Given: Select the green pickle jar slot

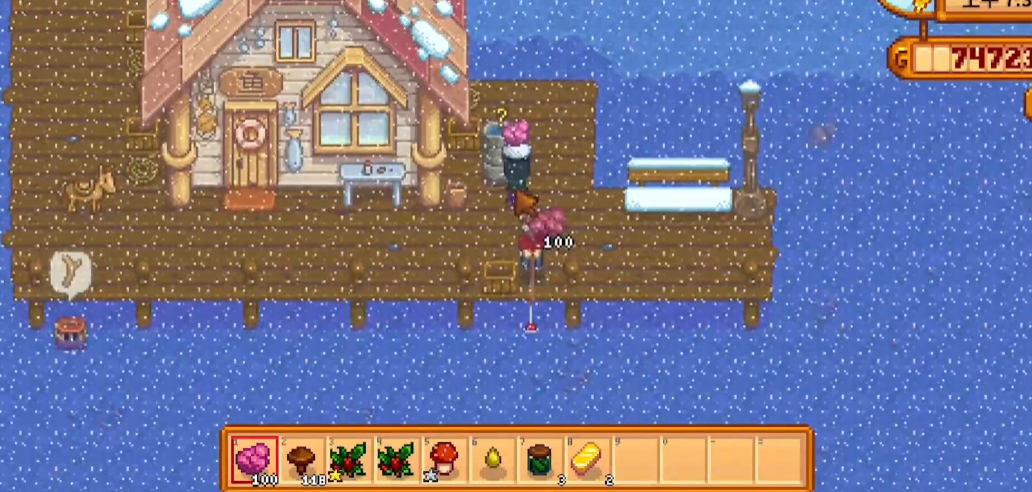Looking at the screenshot, I should tap(538, 460).
